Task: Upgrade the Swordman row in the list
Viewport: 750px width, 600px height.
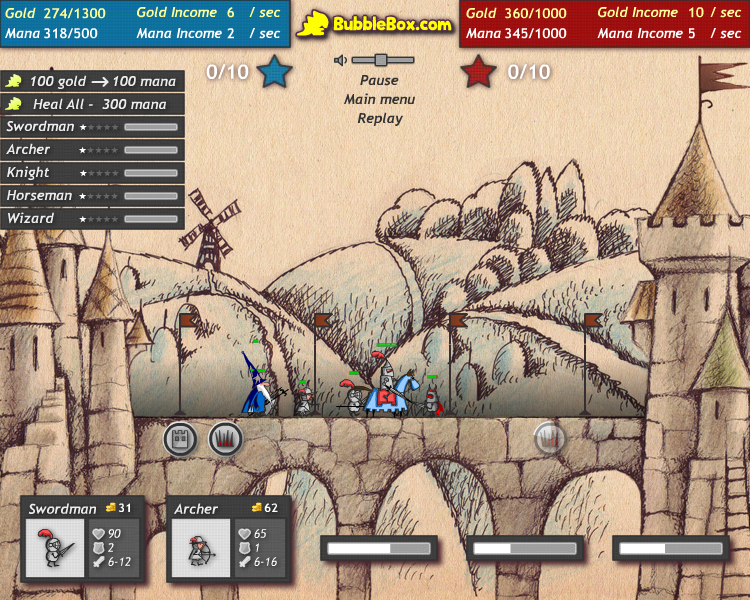Action: (x=92, y=127)
